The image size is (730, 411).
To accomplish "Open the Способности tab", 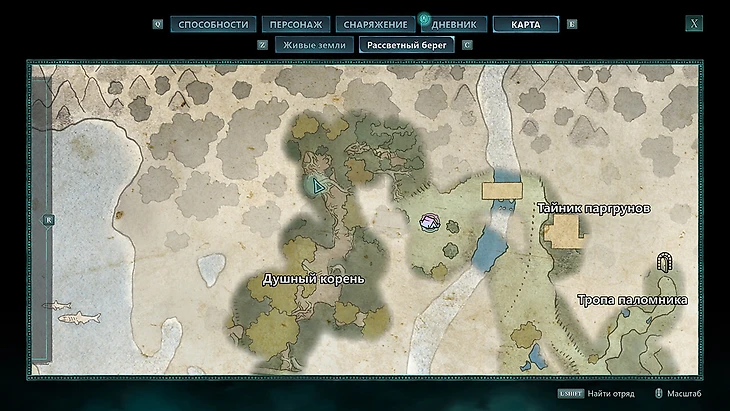I will [x=212, y=24].
